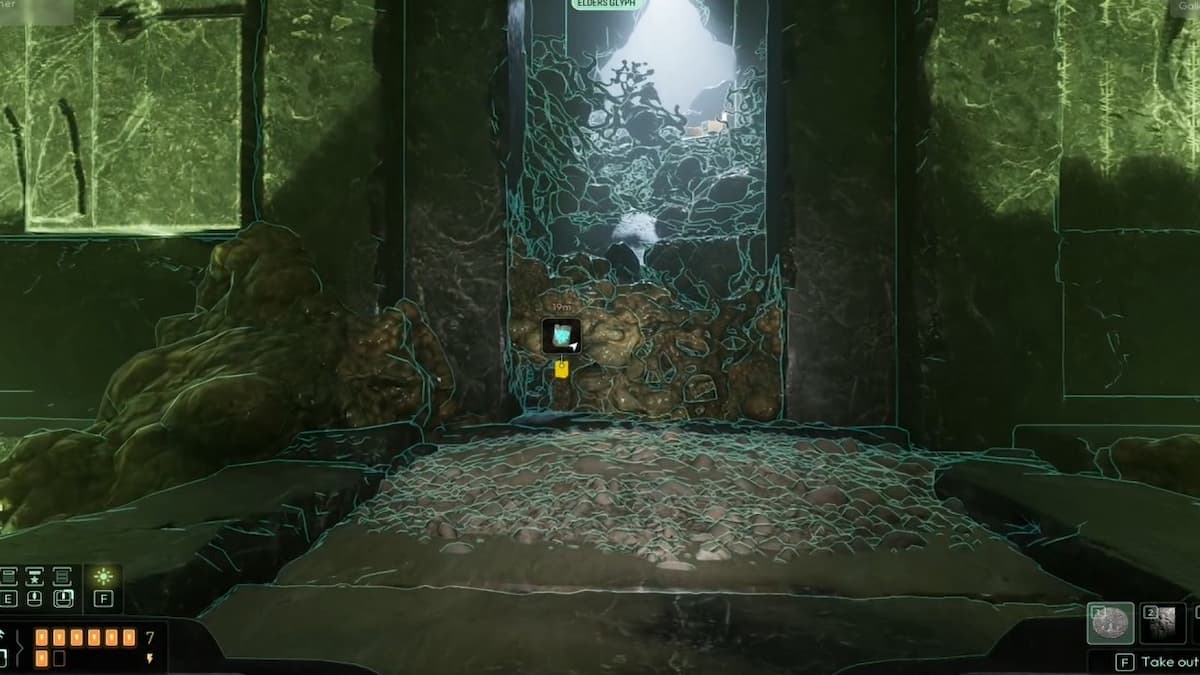Select quick-slot 2 with the grey item
The width and height of the screenshot is (1200, 675).
pos(1163,623)
